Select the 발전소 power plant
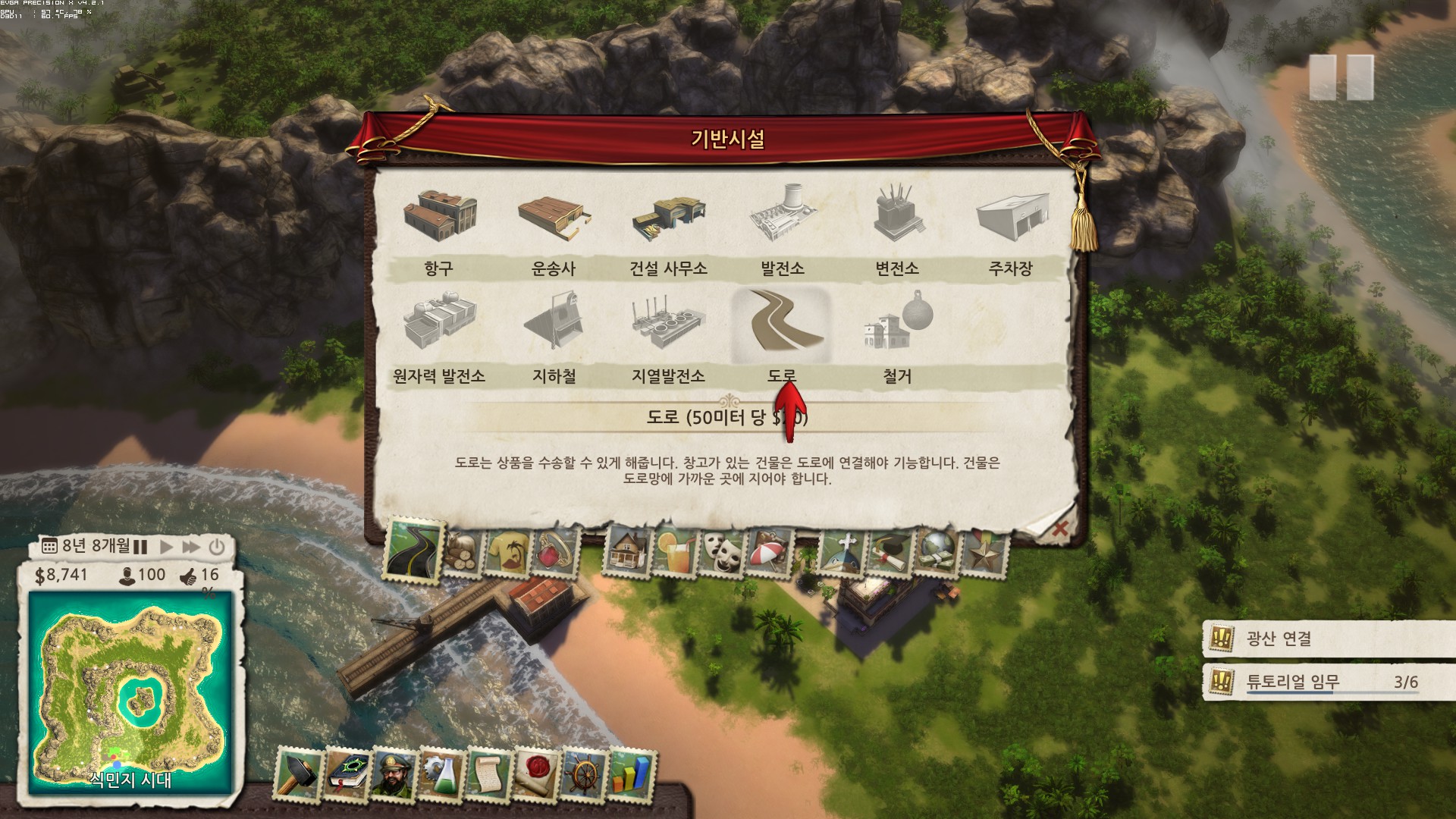 783,216
